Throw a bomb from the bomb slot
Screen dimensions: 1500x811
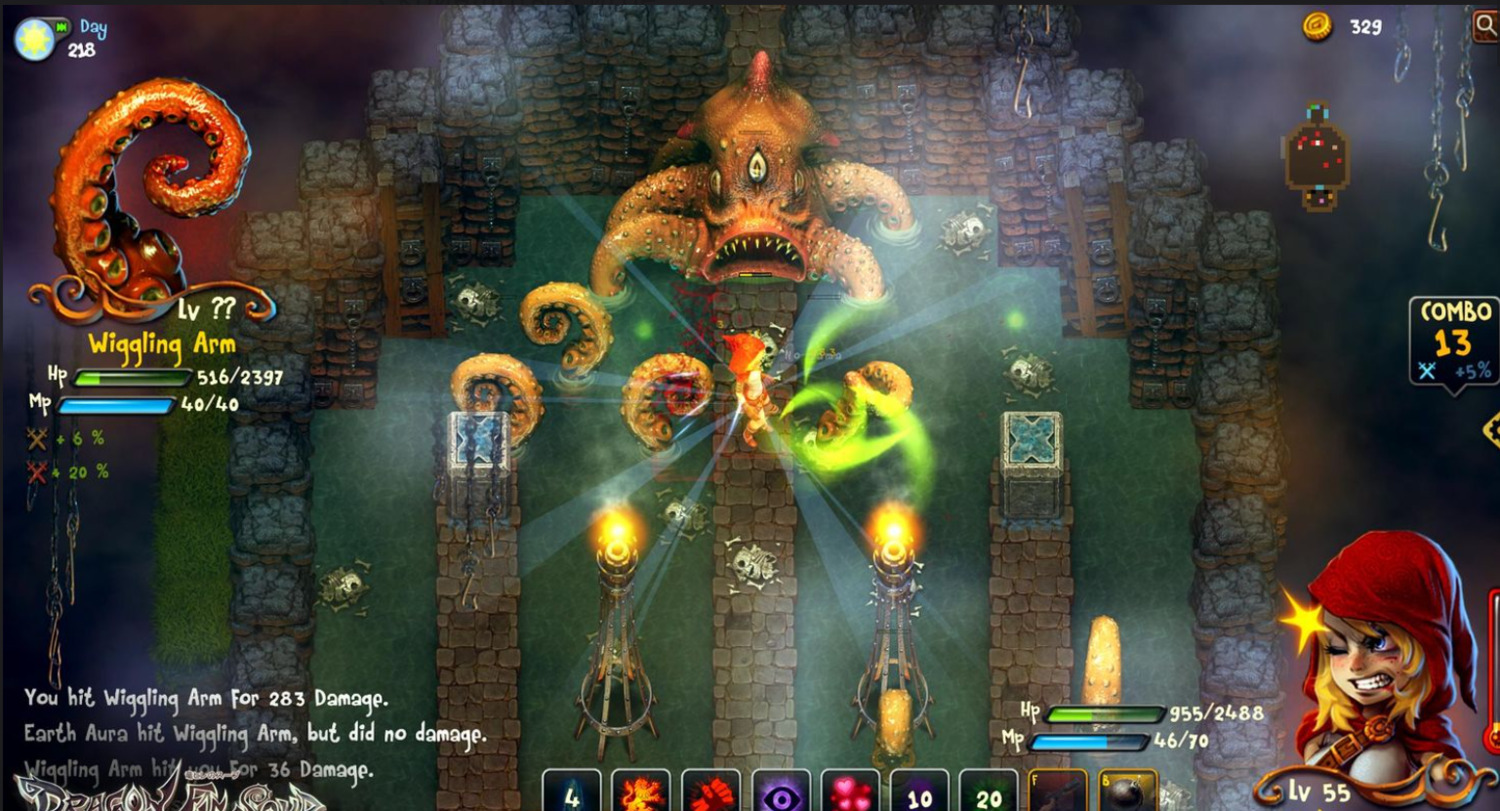1128,791
